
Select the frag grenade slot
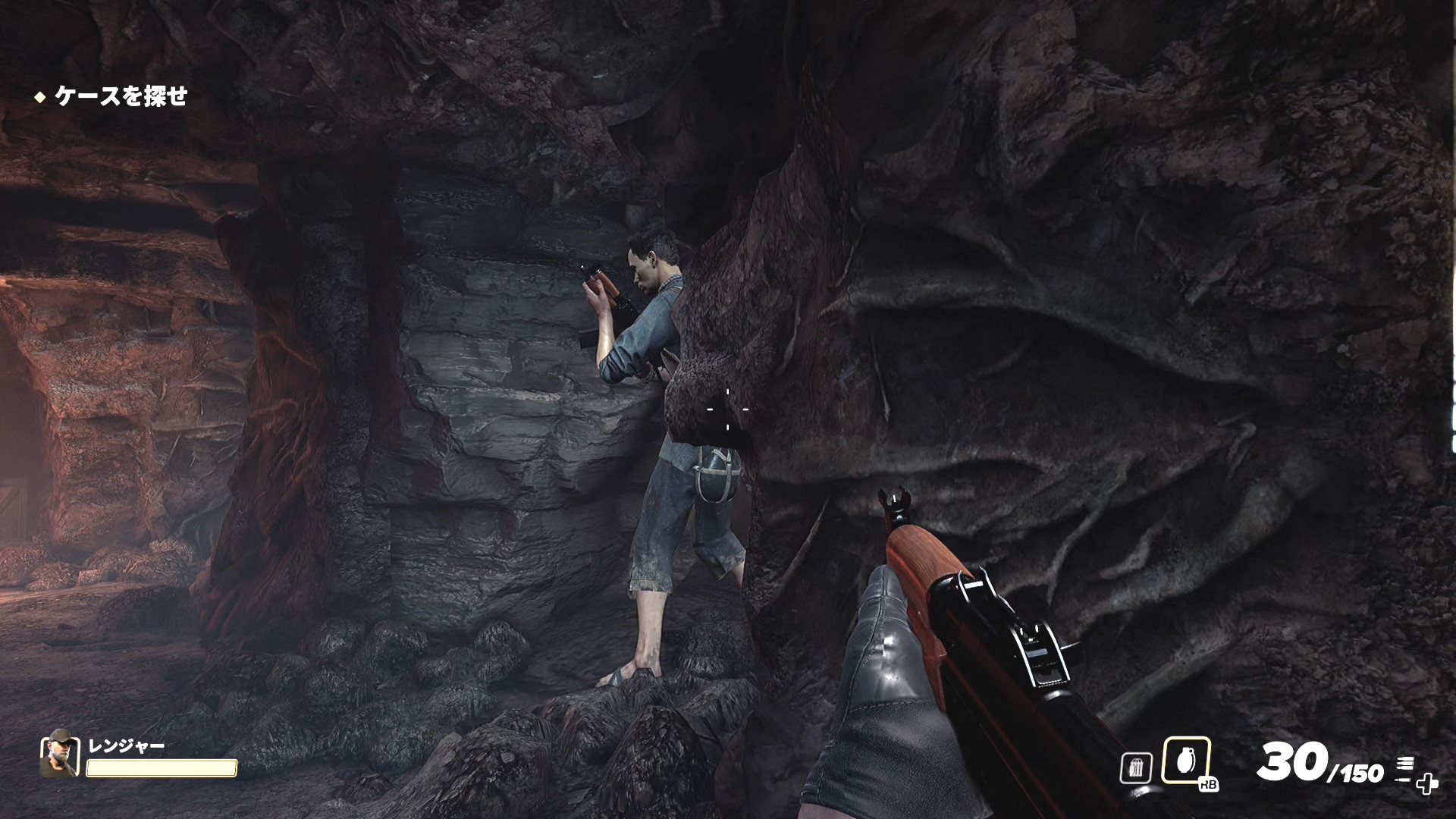(1185, 761)
